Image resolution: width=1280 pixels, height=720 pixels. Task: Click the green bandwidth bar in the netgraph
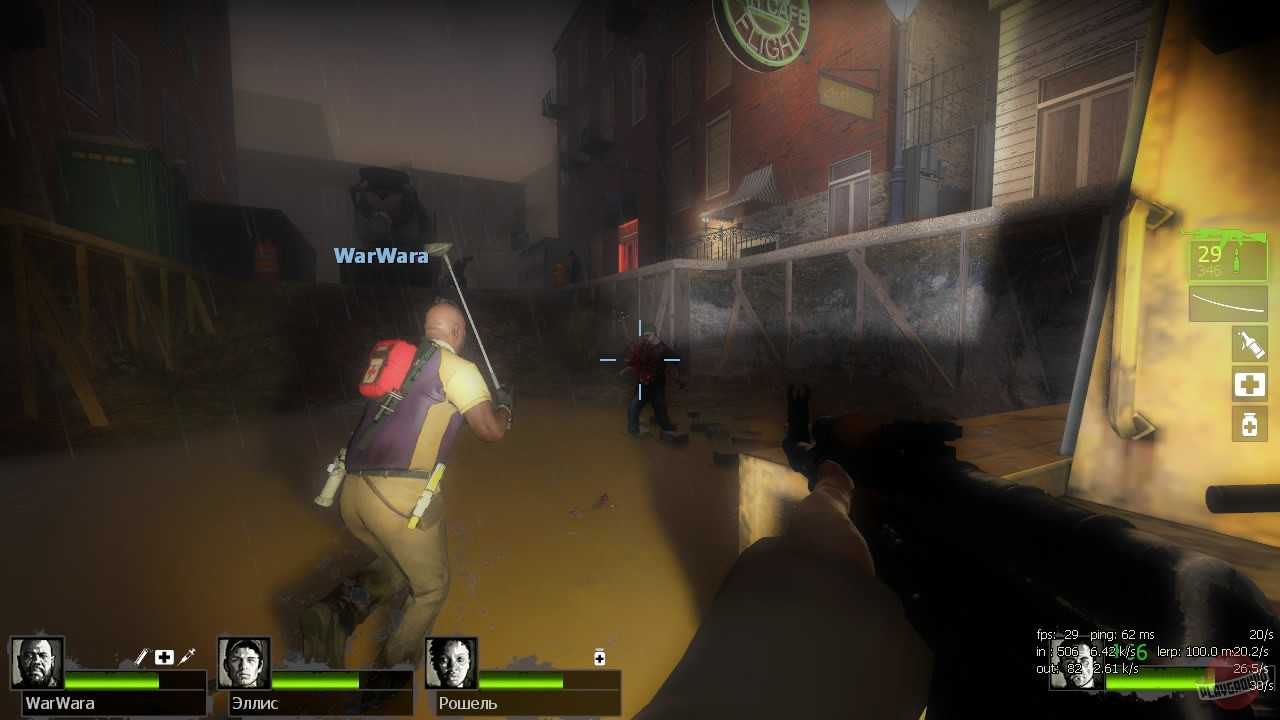click(1150, 682)
